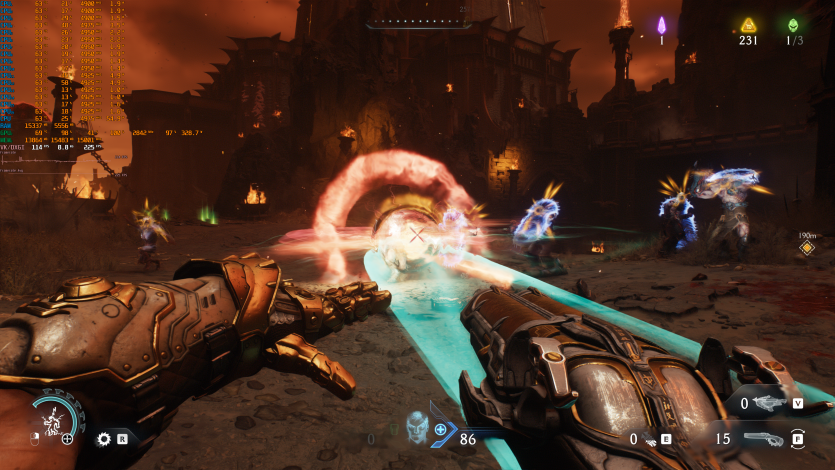Click the 190m objective diamond marker
Viewport: 835px width, 470px height.
(807, 247)
